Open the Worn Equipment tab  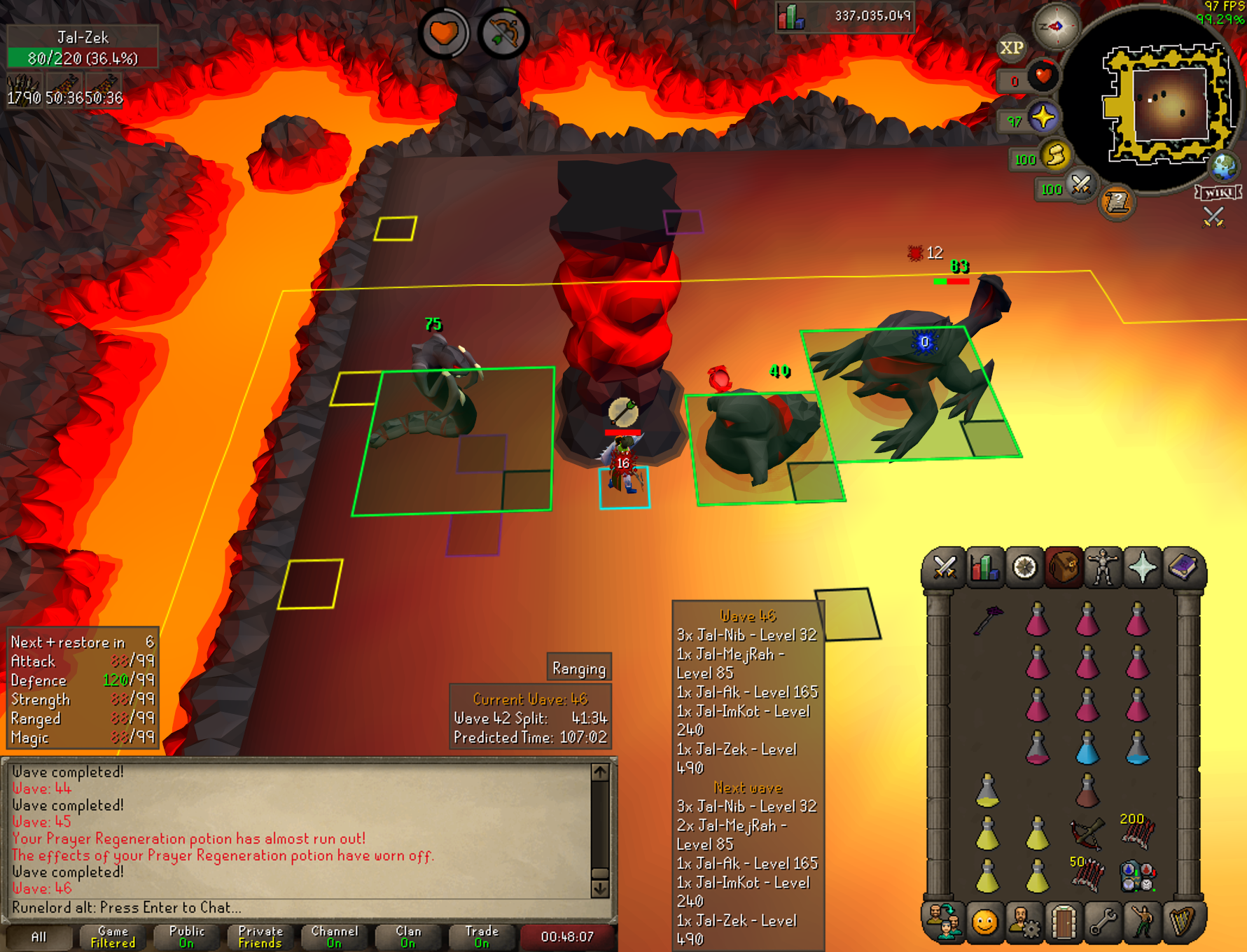pyautogui.click(x=1103, y=568)
